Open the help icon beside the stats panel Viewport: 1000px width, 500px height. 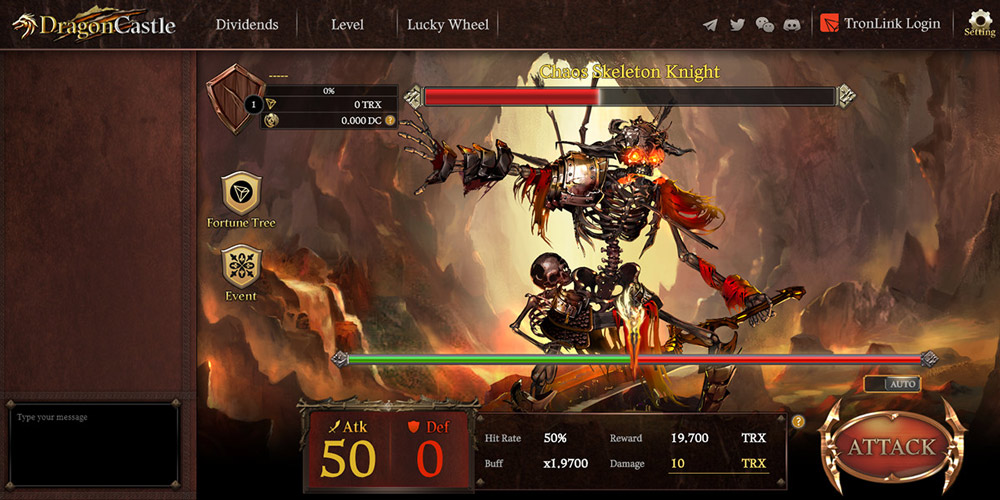point(798,421)
